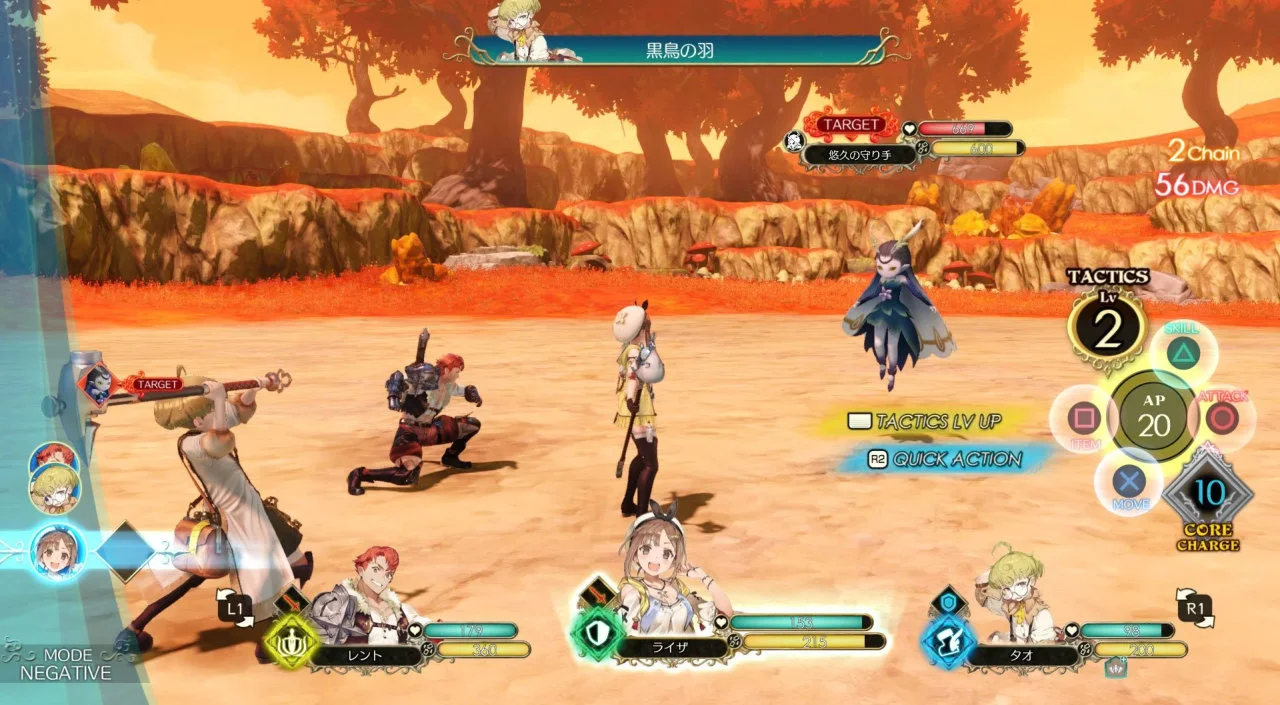Click Tao's blue role emblem
Screen dimensions: 1280x705
948,641
